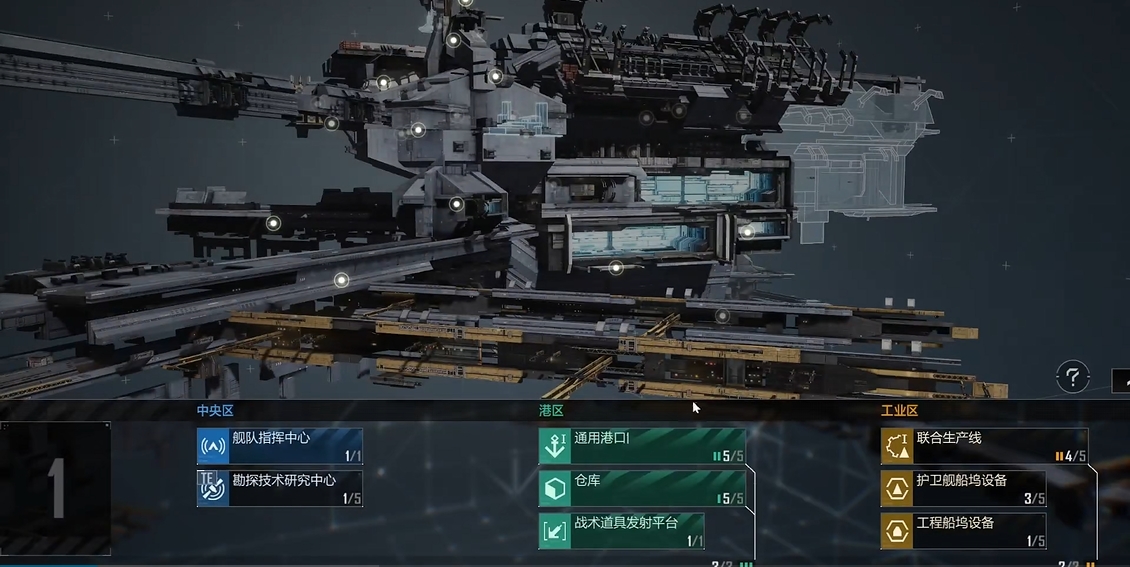Select 舰队指挥中心 module
This screenshot has width=1130, height=567.
279,446
